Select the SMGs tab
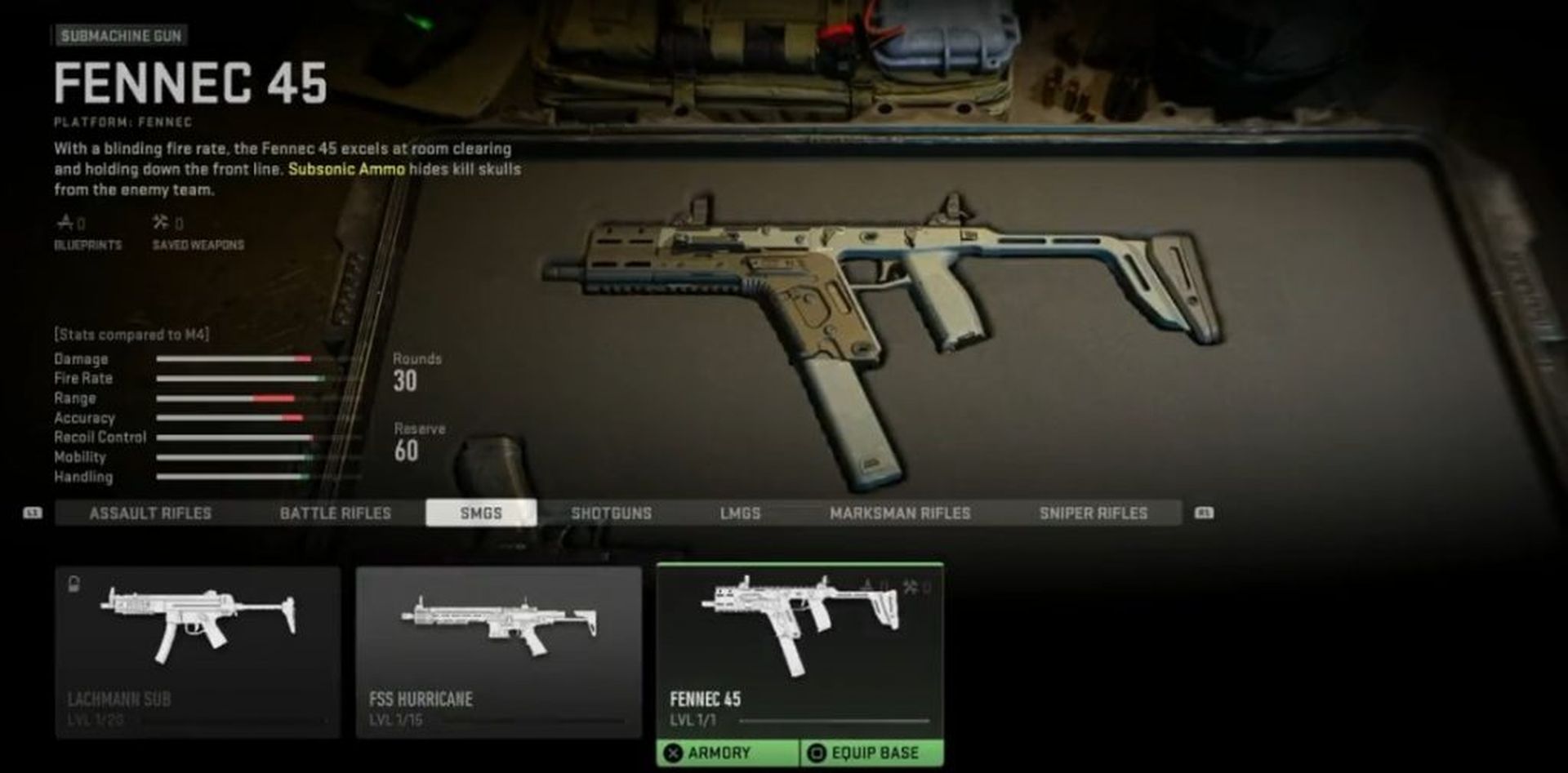This screenshot has width=1568, height=773. click(x=481, y=513)
